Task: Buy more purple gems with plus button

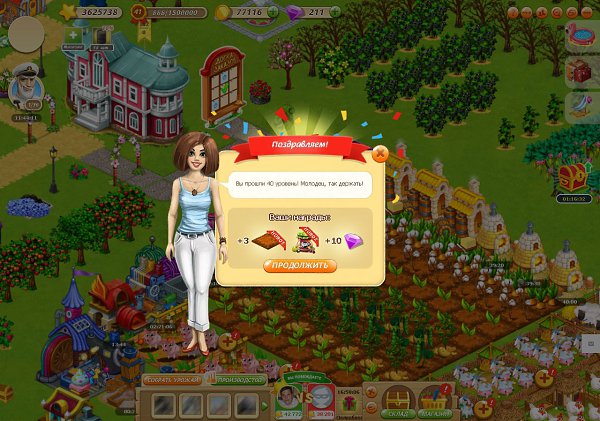Action: pos(334,12)
